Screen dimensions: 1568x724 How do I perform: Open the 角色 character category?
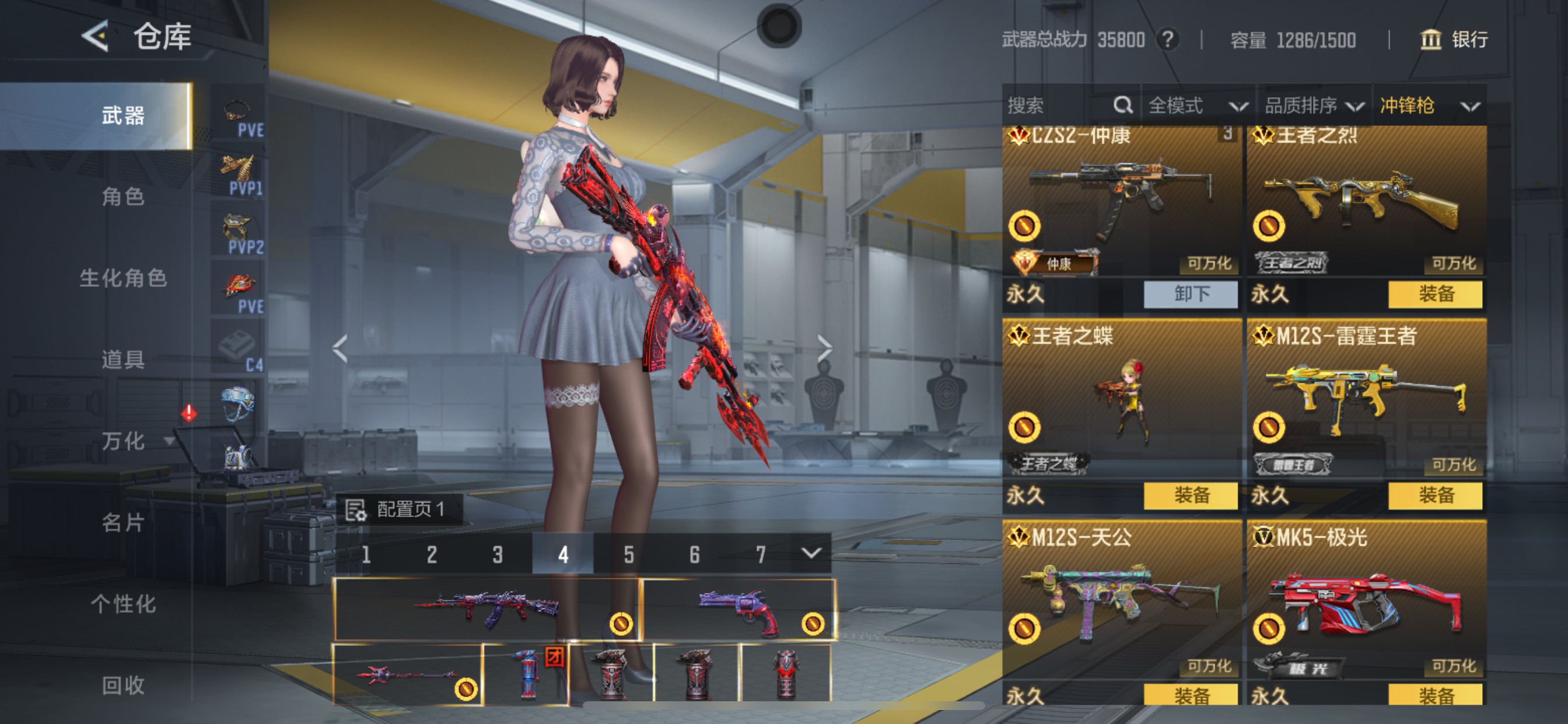[x=123, y=197]
